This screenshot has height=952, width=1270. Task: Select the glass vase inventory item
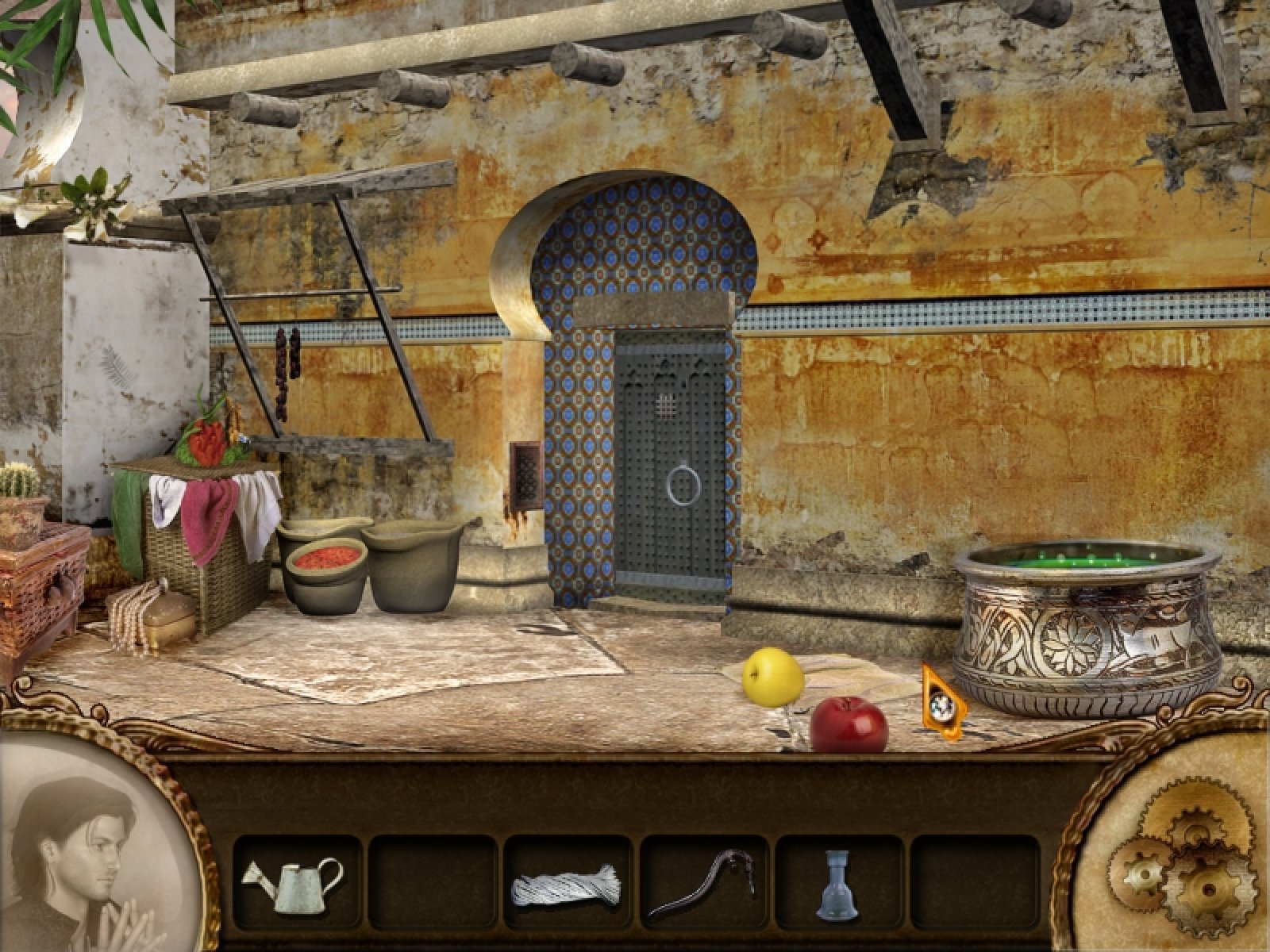coord(837,884)
